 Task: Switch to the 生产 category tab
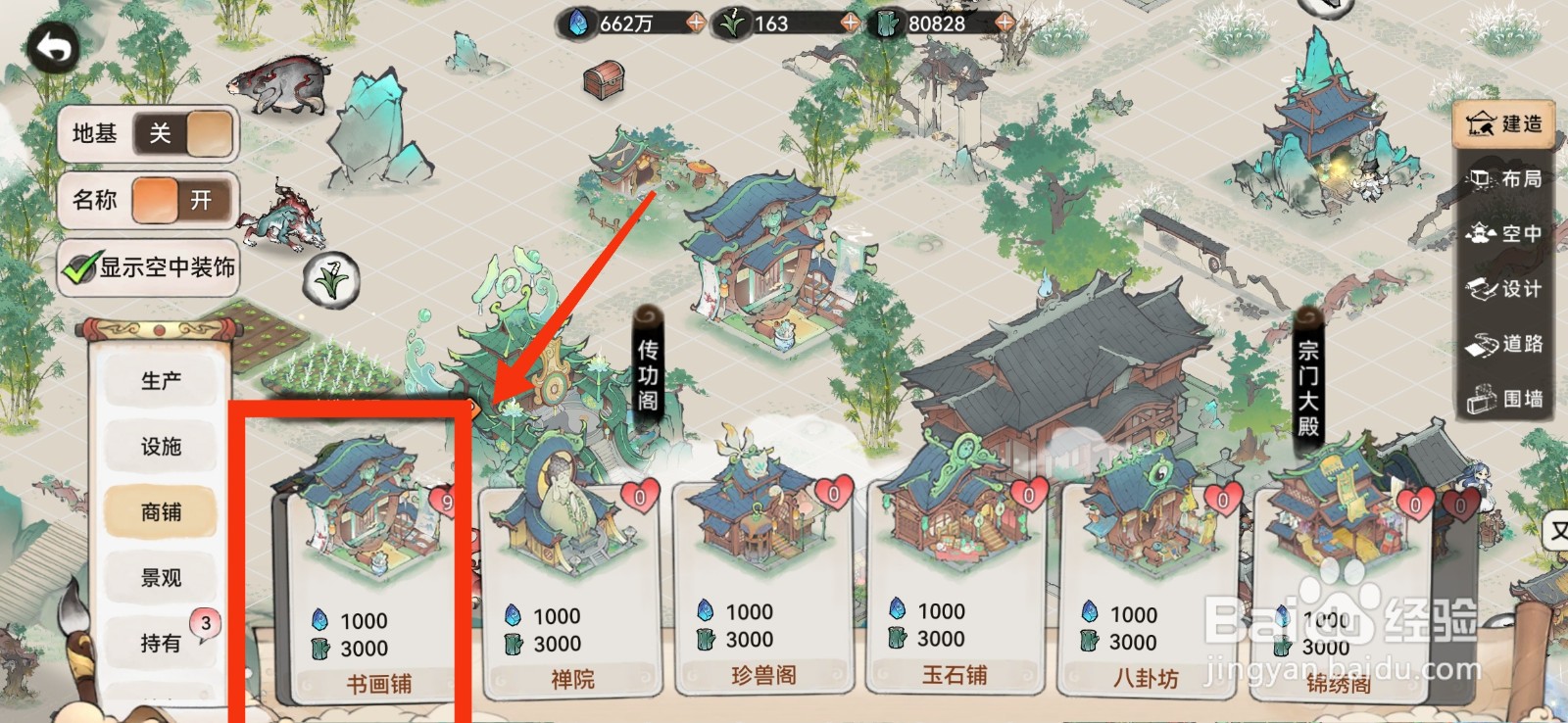coord(160,380)
